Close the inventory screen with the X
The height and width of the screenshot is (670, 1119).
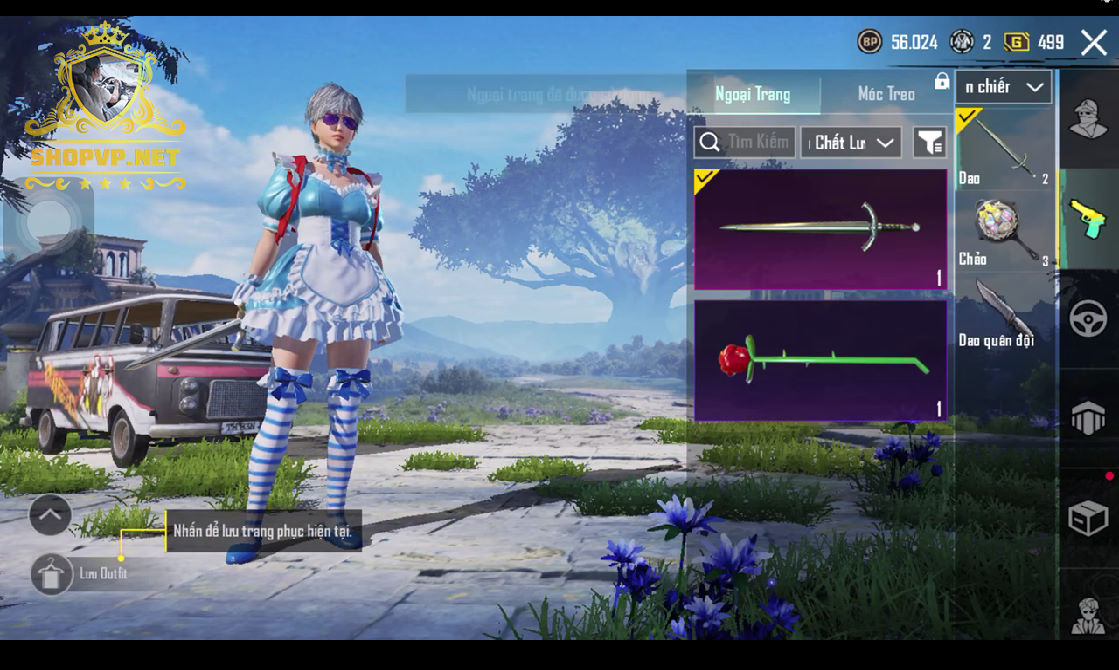click(x=1093, y=42)
